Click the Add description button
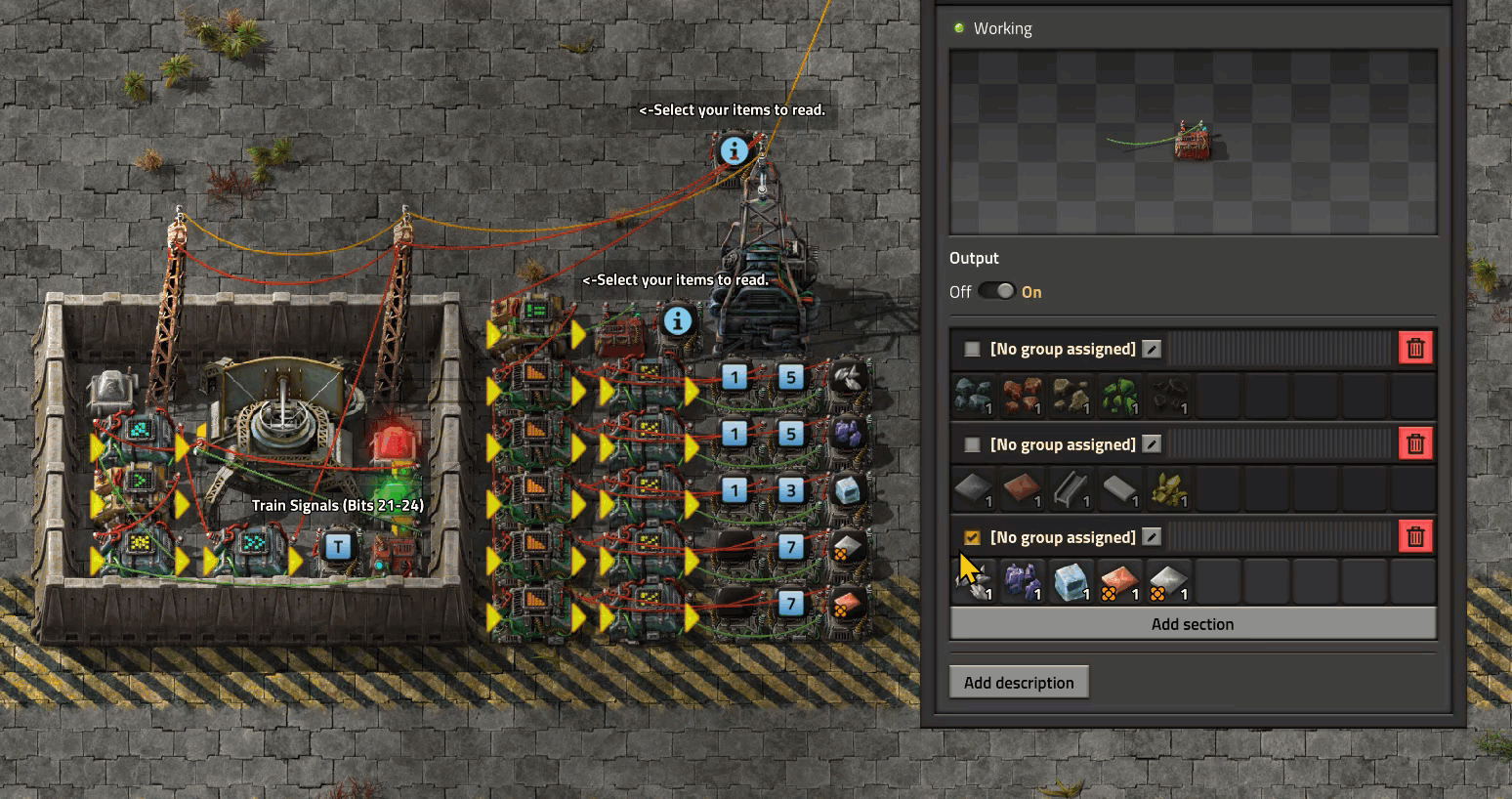The width and height of the screenshot is (1512, 799). point(1019,683)
